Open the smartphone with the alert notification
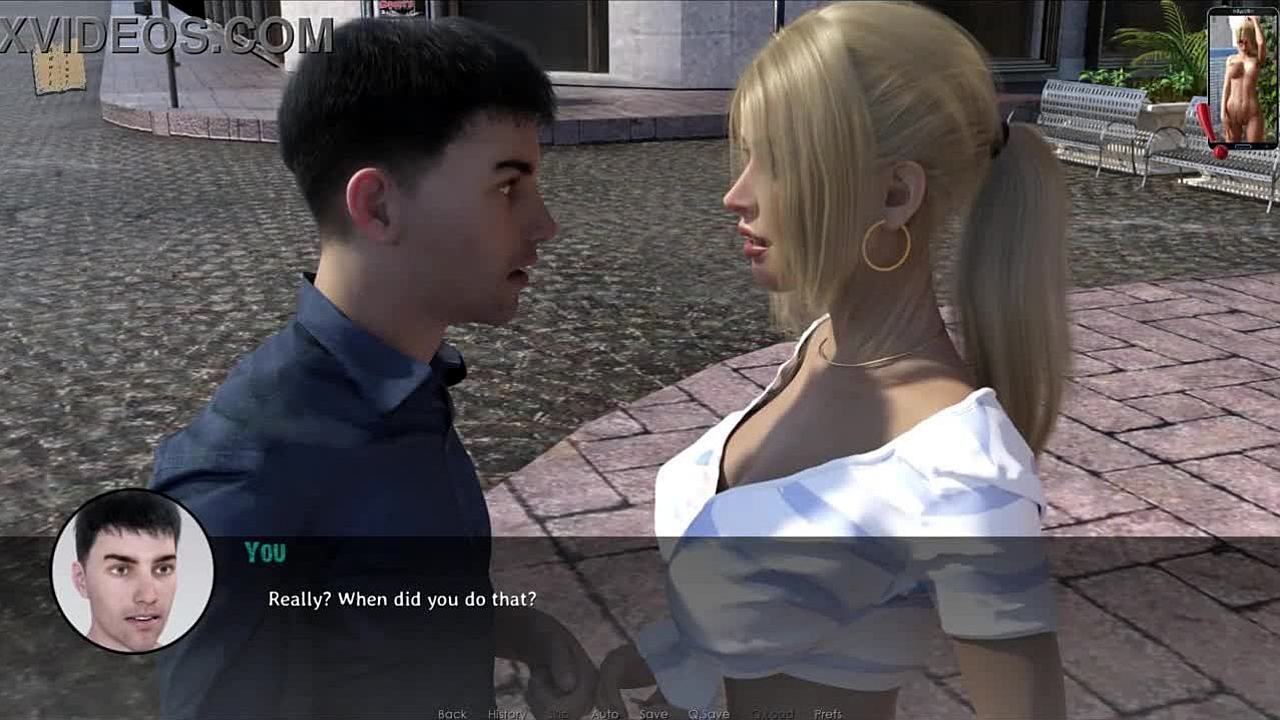The image size is (1280, 720). [1242, 78]
